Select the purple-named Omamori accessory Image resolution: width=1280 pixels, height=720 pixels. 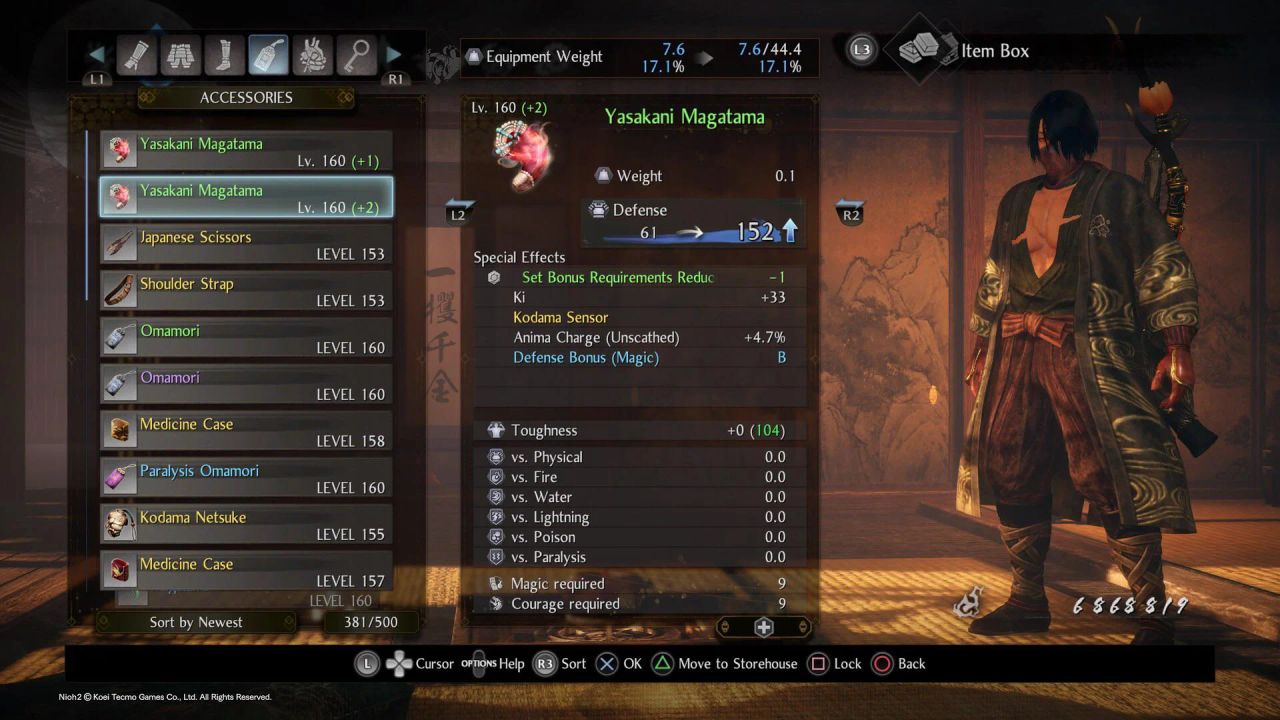(246, 385)
